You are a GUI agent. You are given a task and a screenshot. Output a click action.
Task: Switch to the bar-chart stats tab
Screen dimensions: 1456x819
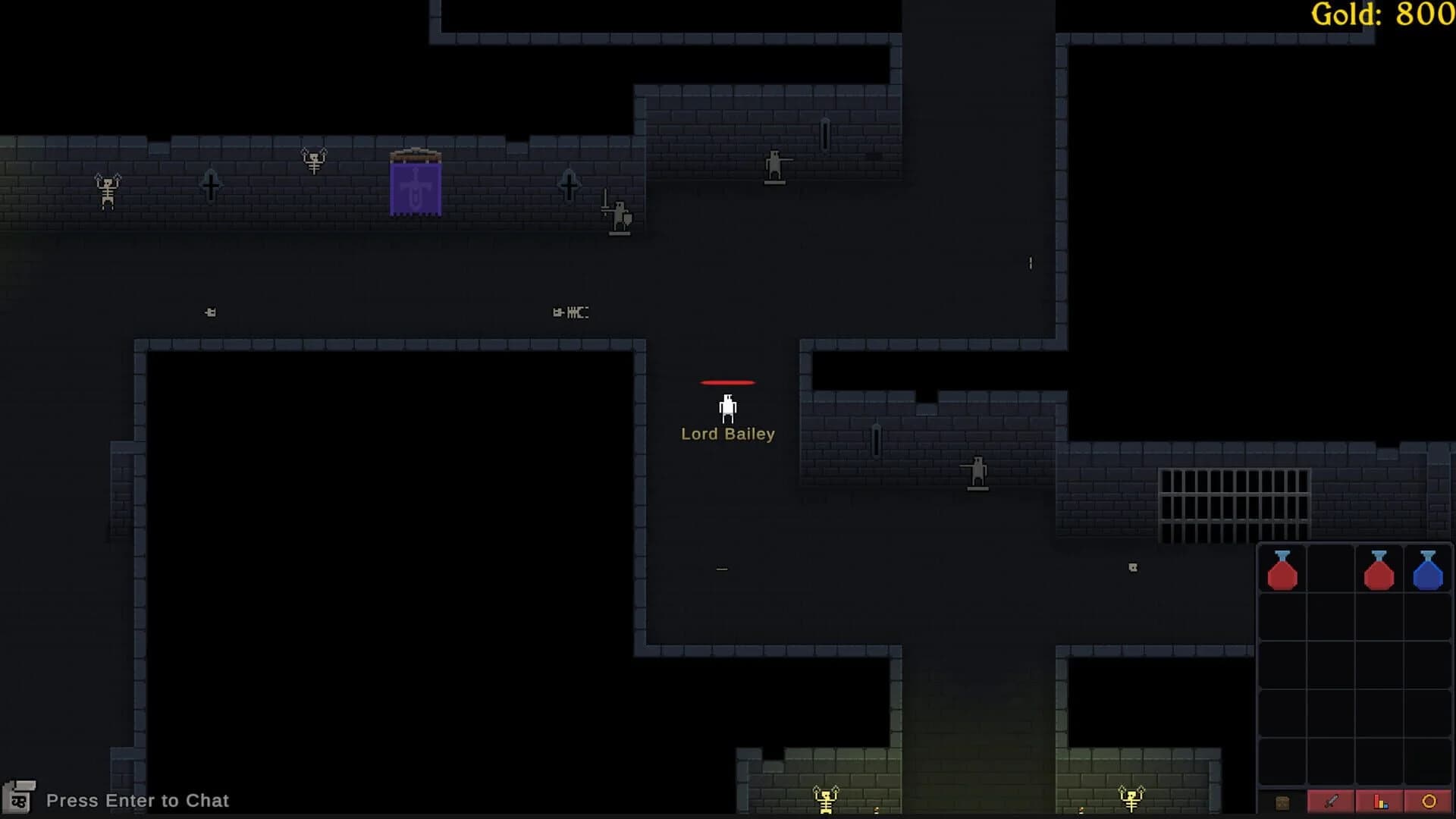point(1379,801)
